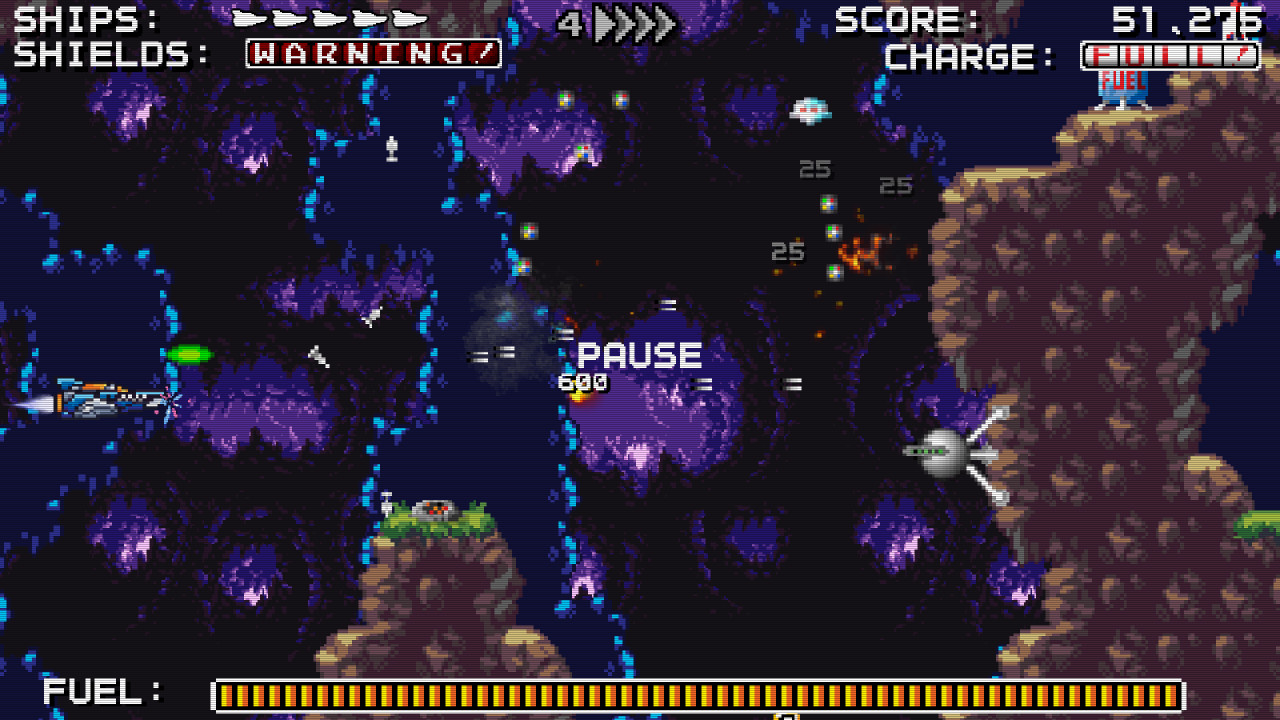Select the SHIELDS HUD label
The image size is (1280, 720).
[x=105, y=55]
